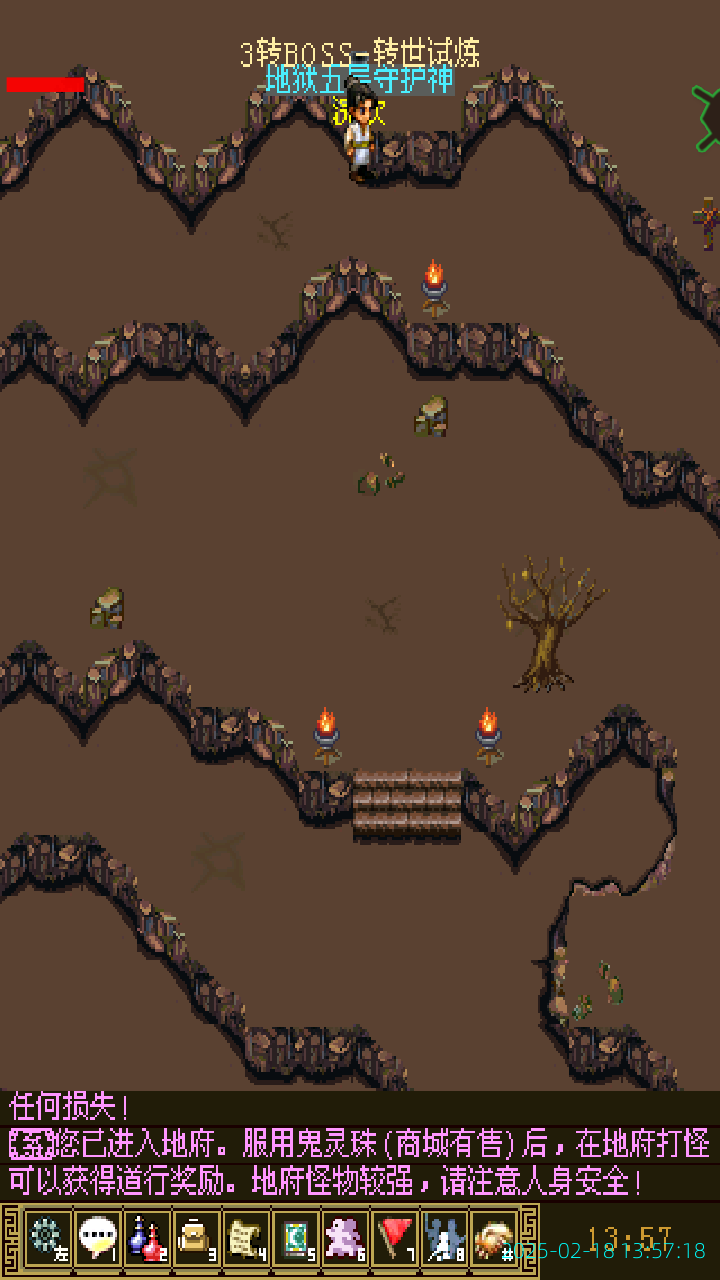The width and height of the screenshot is (720, 1280).
Task: Click the seashell icon in the hotbar
Action: 494,1238
